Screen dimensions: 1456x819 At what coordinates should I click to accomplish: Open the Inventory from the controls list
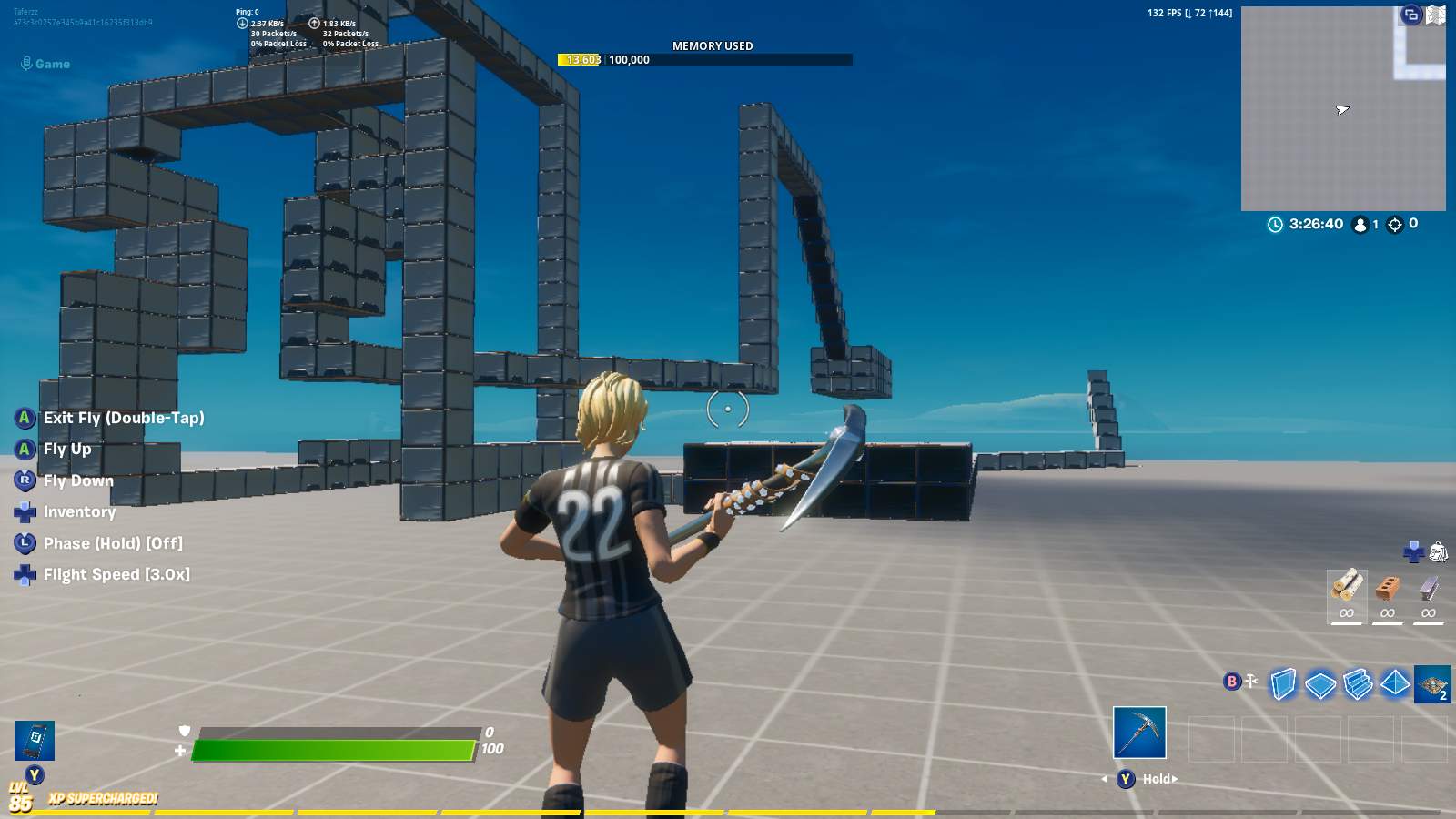point(79,511)
